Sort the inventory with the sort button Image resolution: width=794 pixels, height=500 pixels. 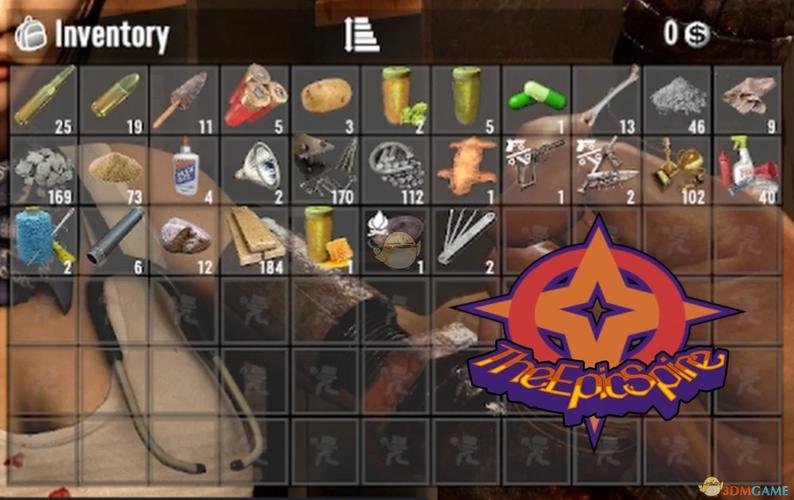361,34
